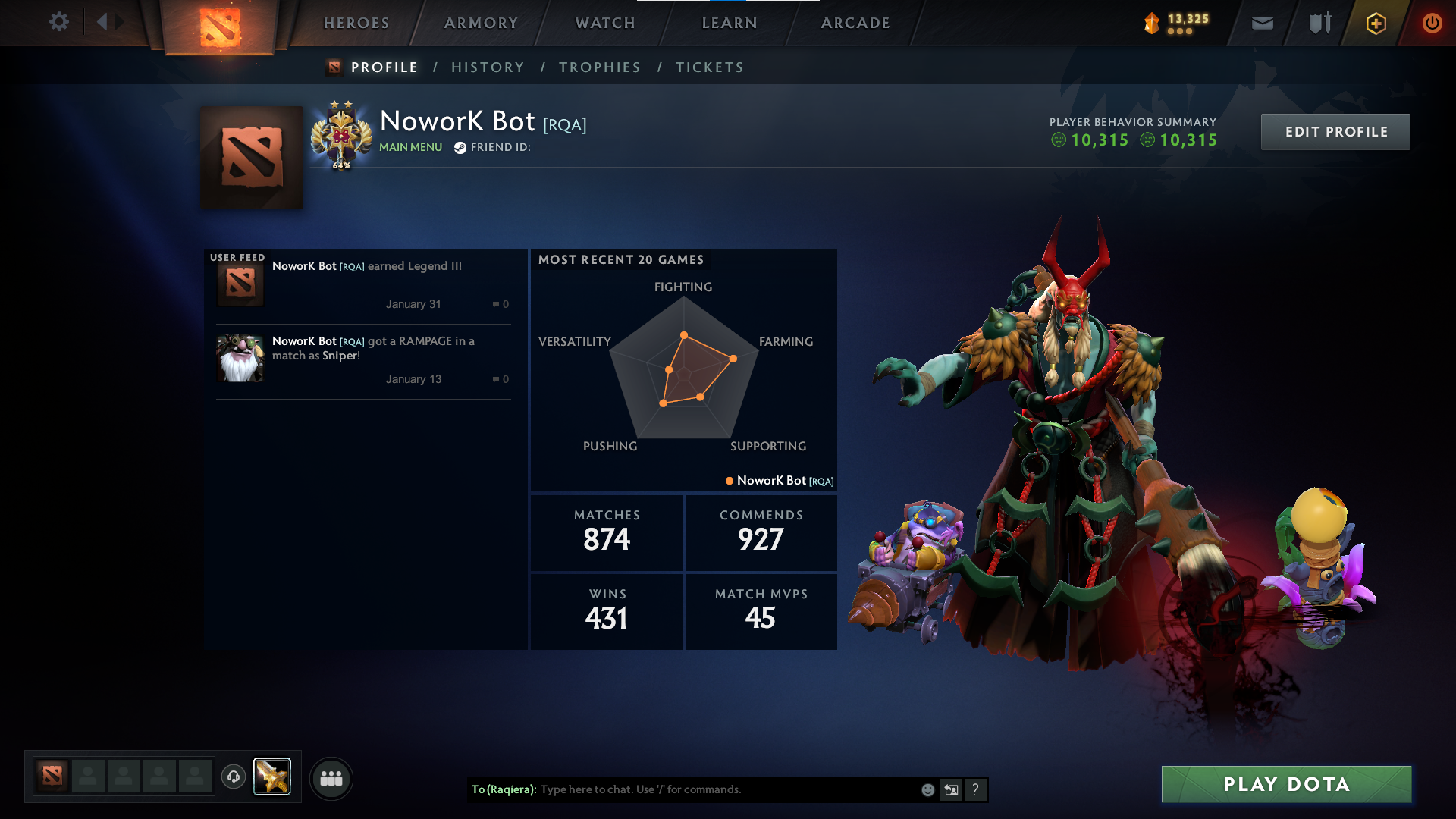Click the help question mark near chat
1456x819 pixels.
tap(976, 789)
